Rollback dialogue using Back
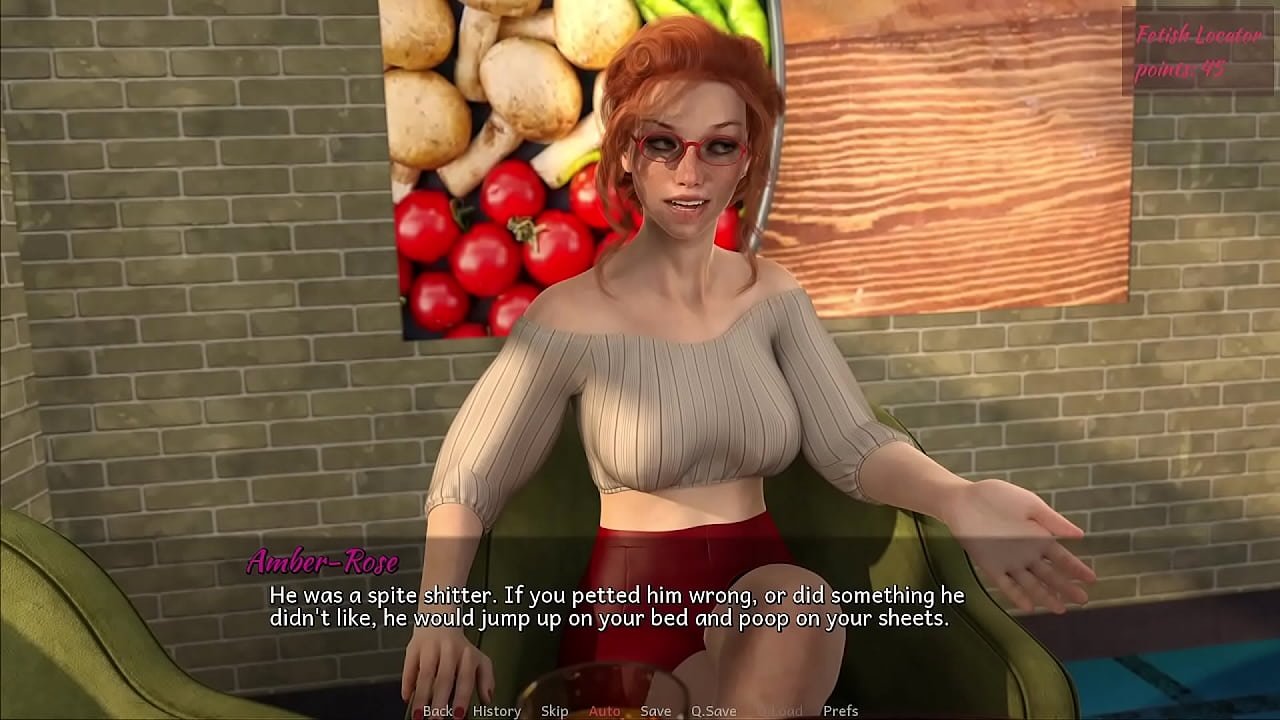Screen dimensions: 1280x720 pos(438,711)
